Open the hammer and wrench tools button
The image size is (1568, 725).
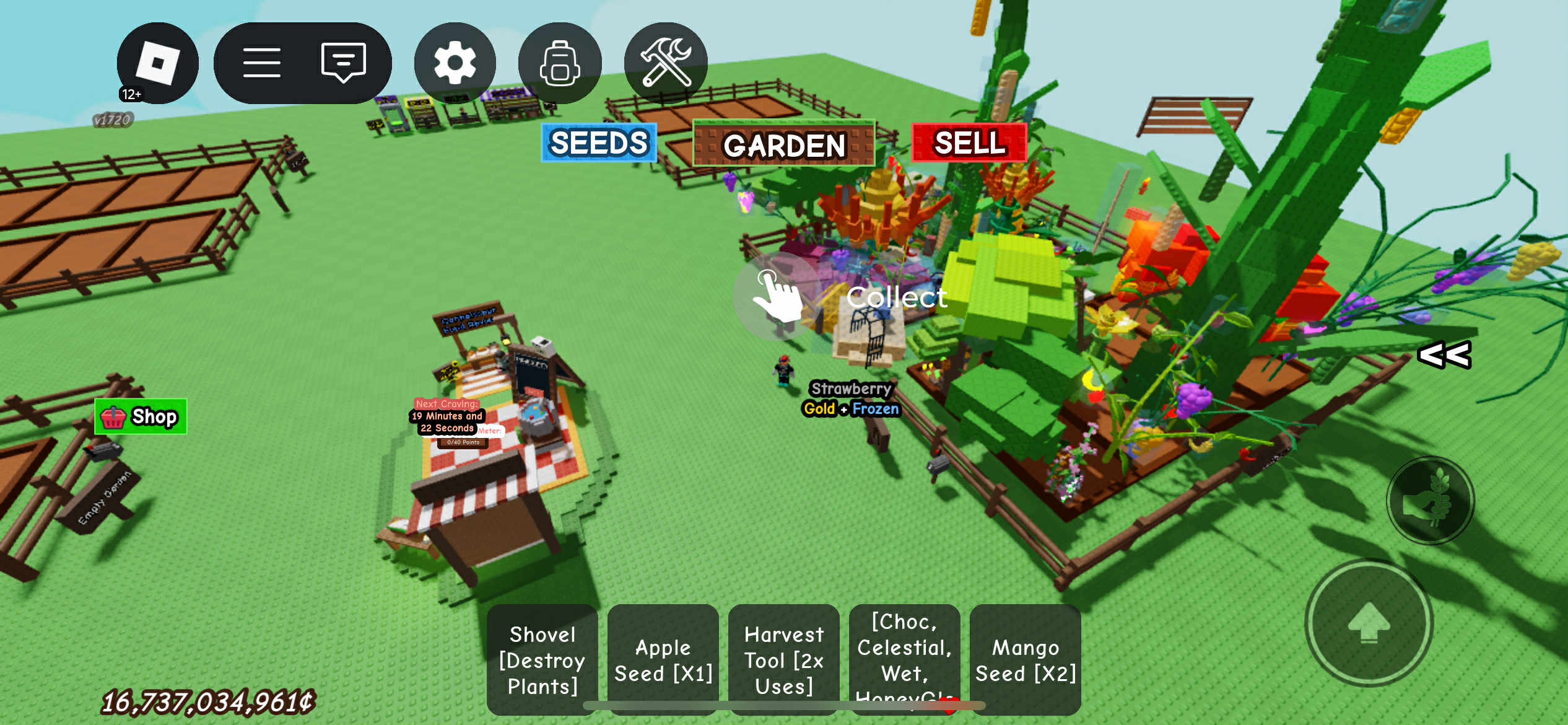point(666,63)
